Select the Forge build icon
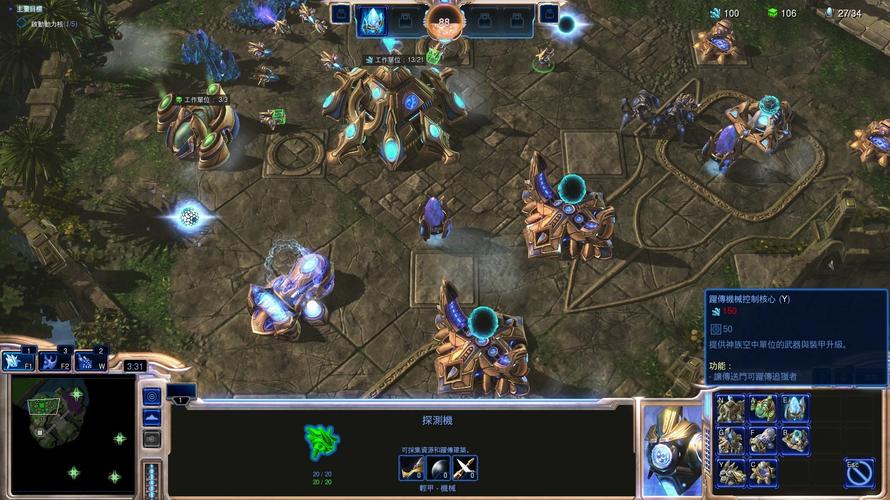This screenshot has width=890, height=500. coord(763,440)
